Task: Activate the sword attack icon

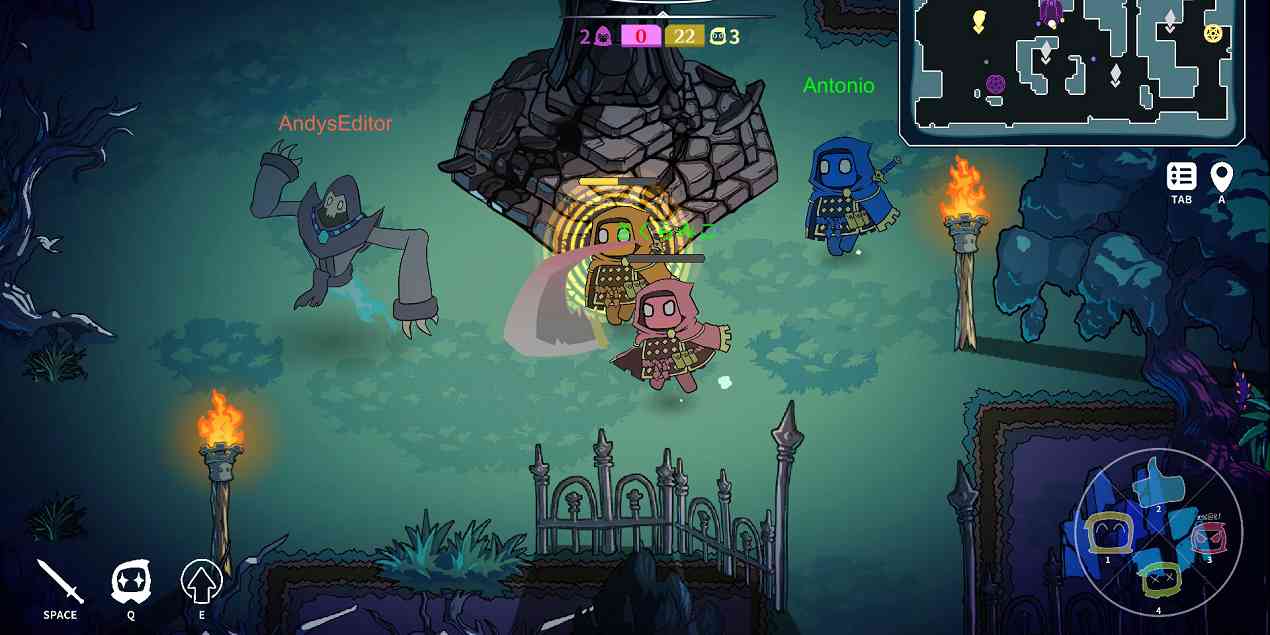Action: coord(60,583)
